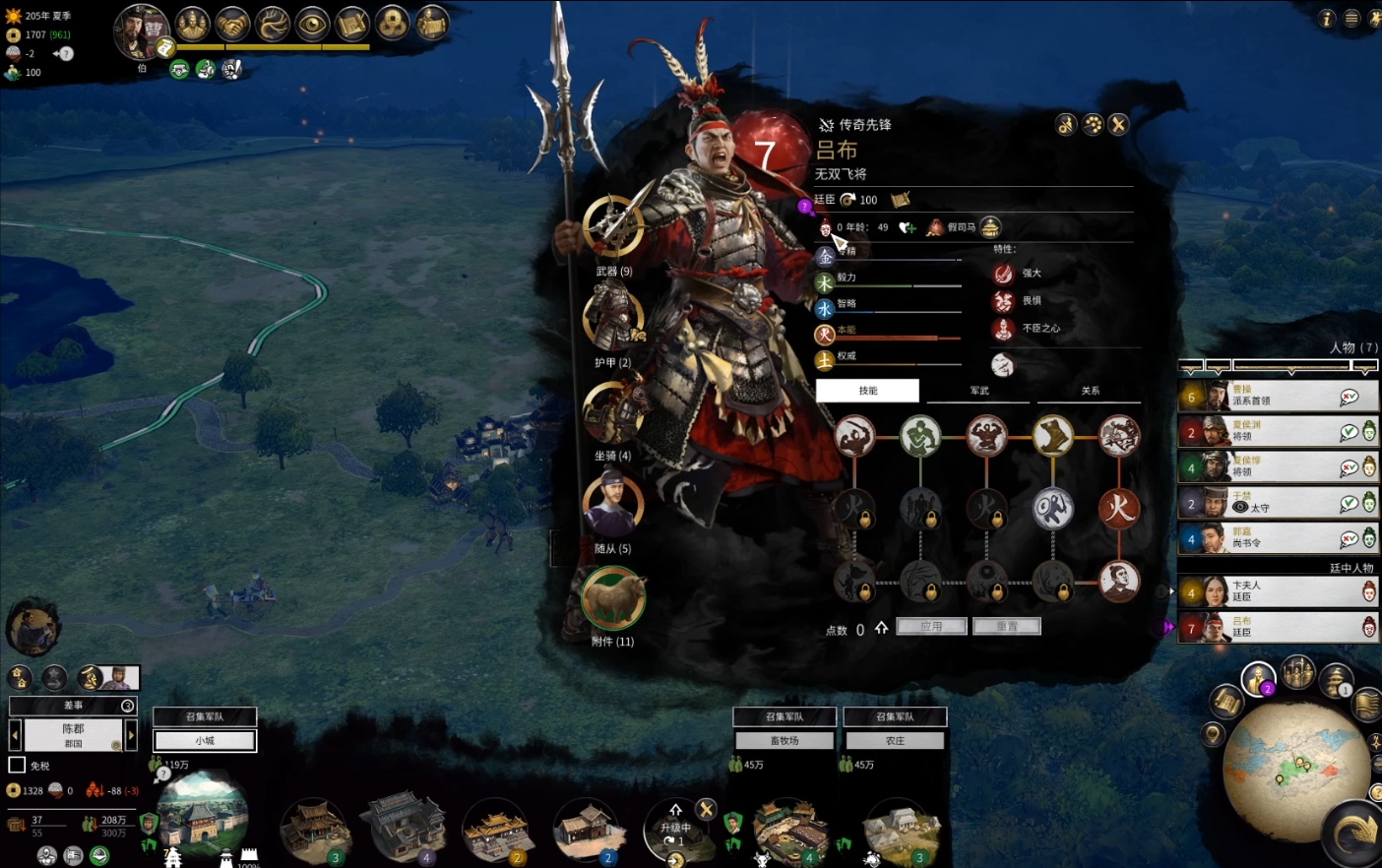Select the 技能 skills tab
This screenshot has width=1382, height=868.
pos(867,391)
